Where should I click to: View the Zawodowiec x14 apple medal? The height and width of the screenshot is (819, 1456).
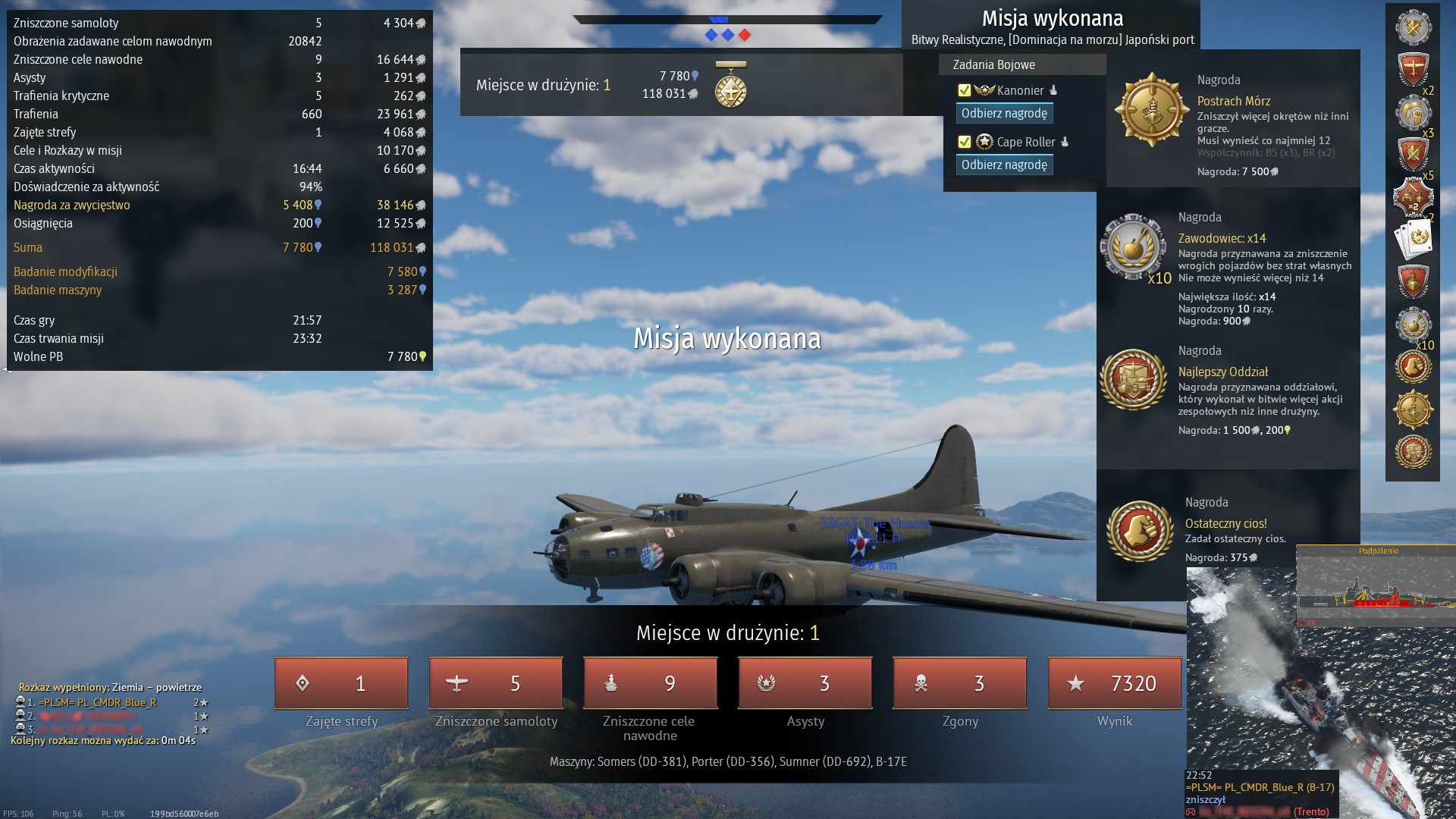[x=1133, y=246]
